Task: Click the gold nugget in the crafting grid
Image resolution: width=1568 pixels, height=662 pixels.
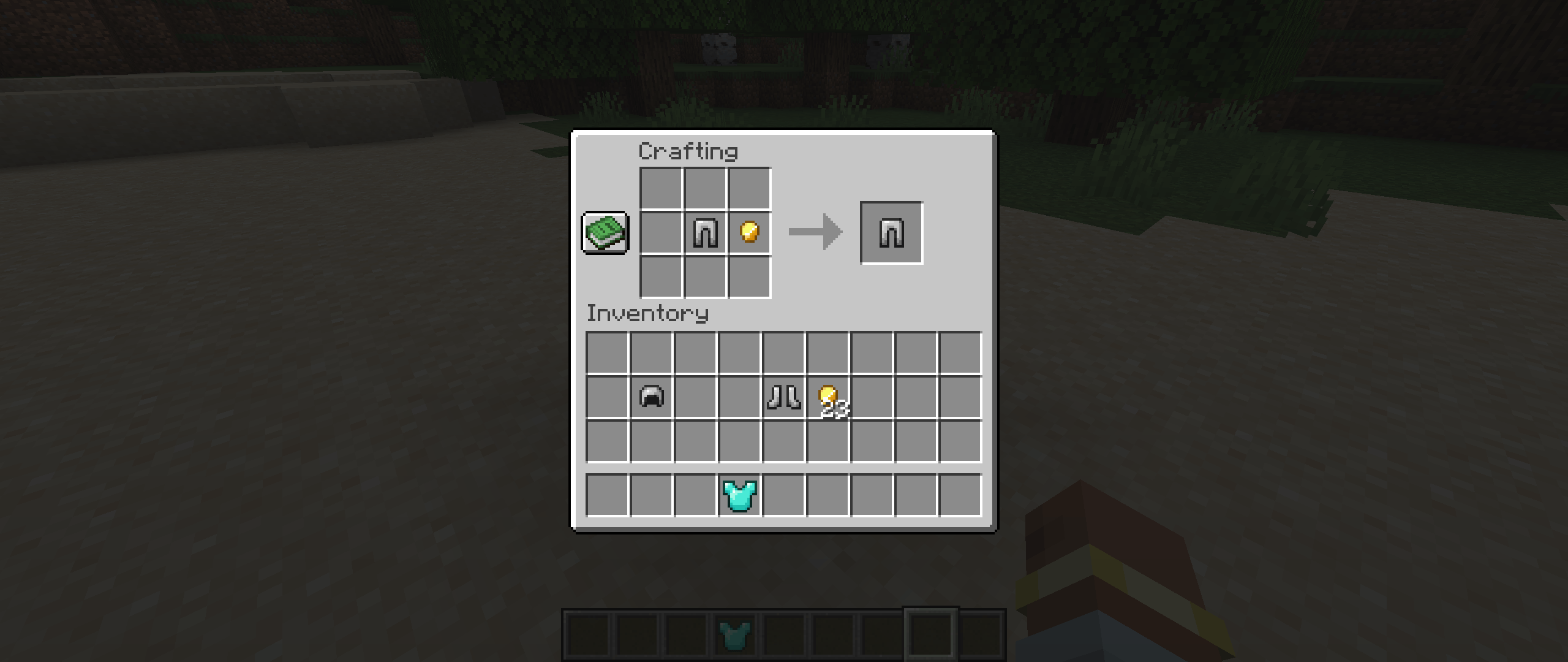Action: pyautogui.click(x=748, y=233)
